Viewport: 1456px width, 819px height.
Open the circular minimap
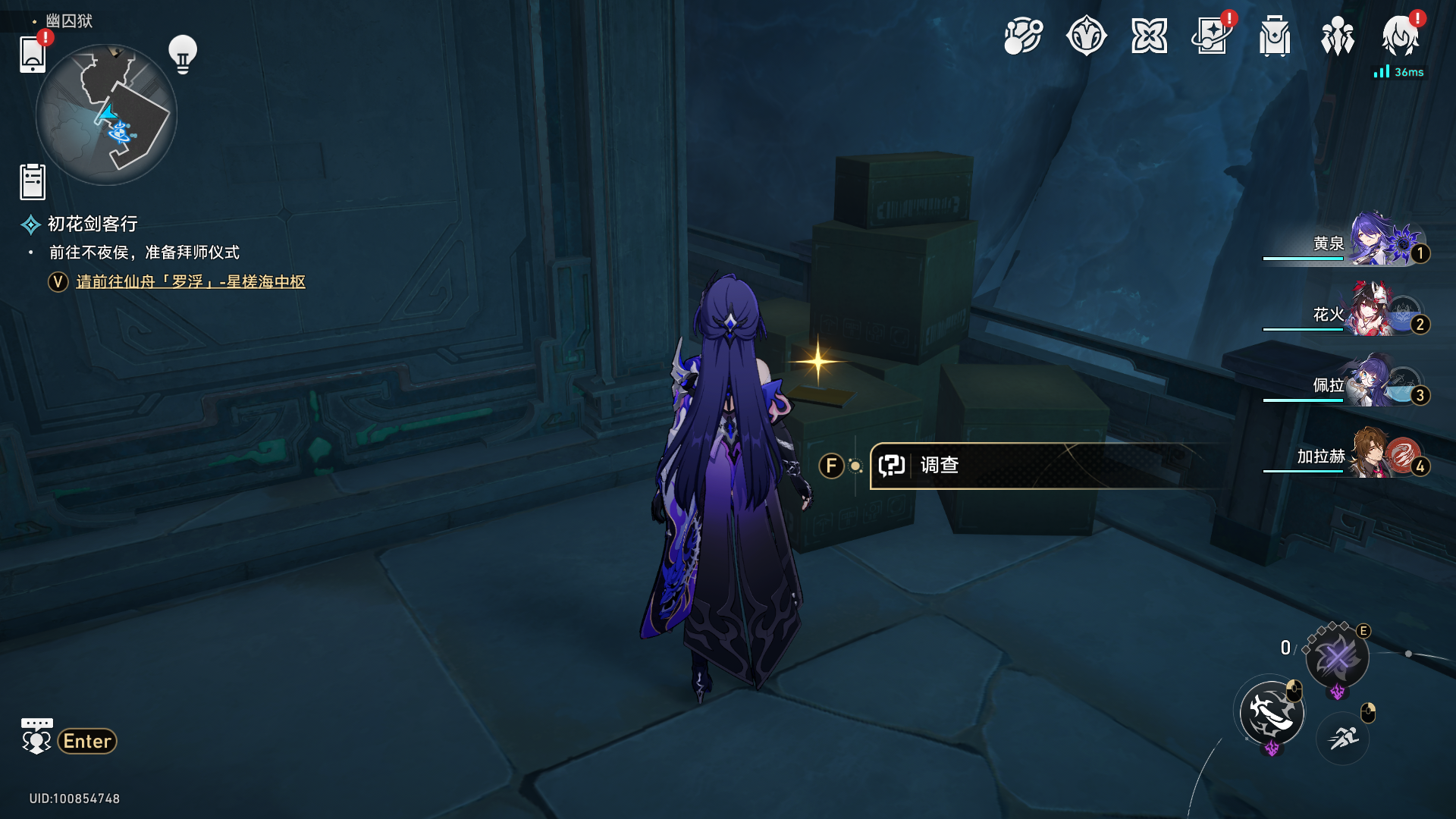[x=106, y=115]
